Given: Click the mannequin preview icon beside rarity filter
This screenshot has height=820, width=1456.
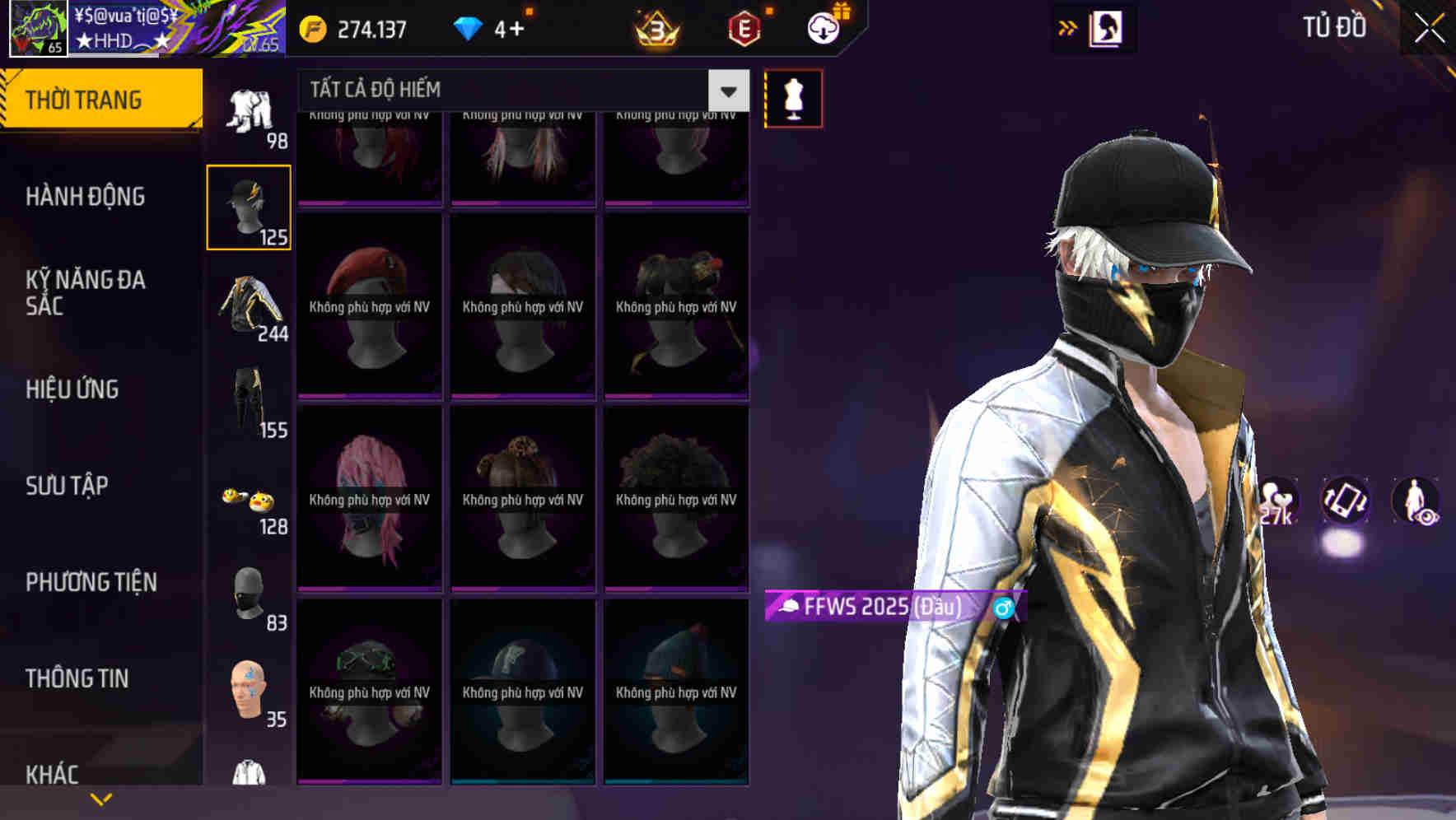Looking at the screenshot, I should (x=793, y=97).
